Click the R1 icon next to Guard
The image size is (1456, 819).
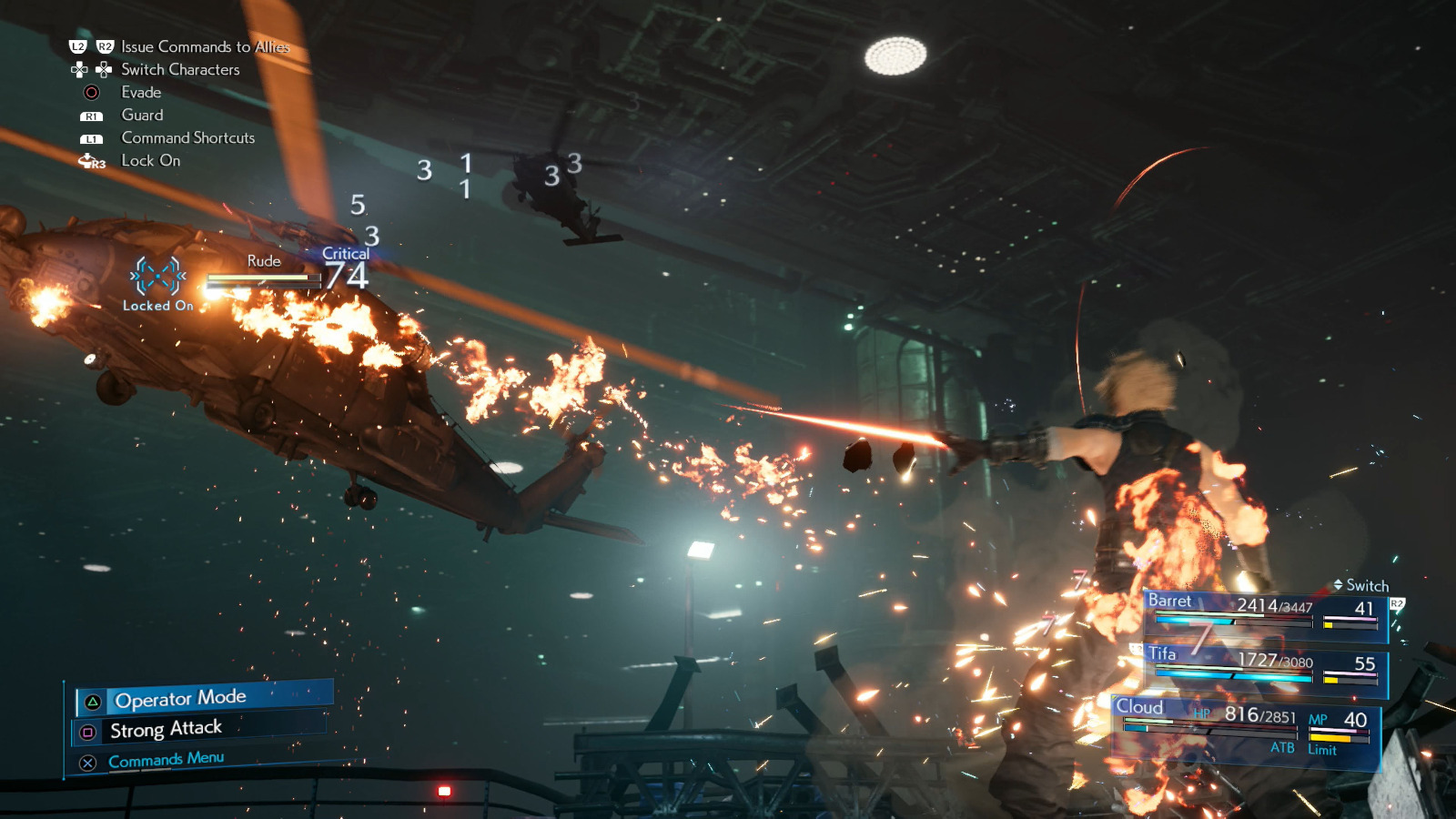tap(94, 115)
